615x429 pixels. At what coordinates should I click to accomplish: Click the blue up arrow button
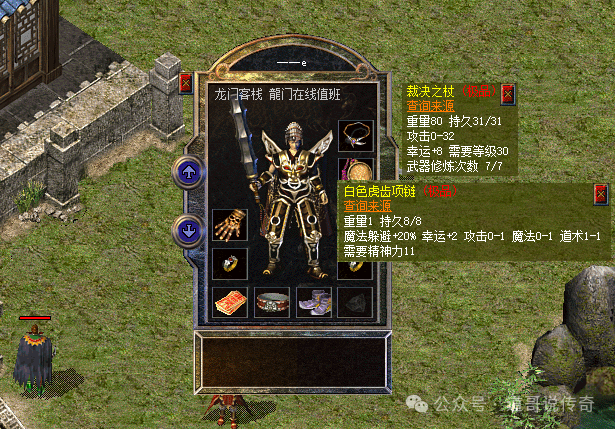[188, 171]
